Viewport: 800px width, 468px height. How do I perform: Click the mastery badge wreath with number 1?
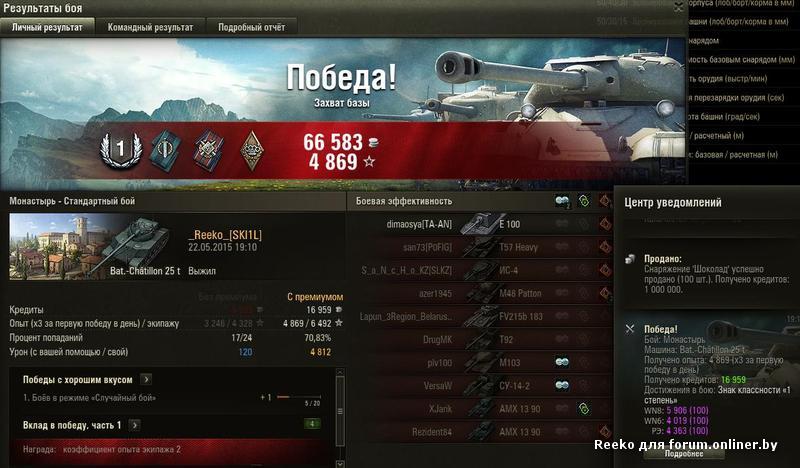point(120,149)
